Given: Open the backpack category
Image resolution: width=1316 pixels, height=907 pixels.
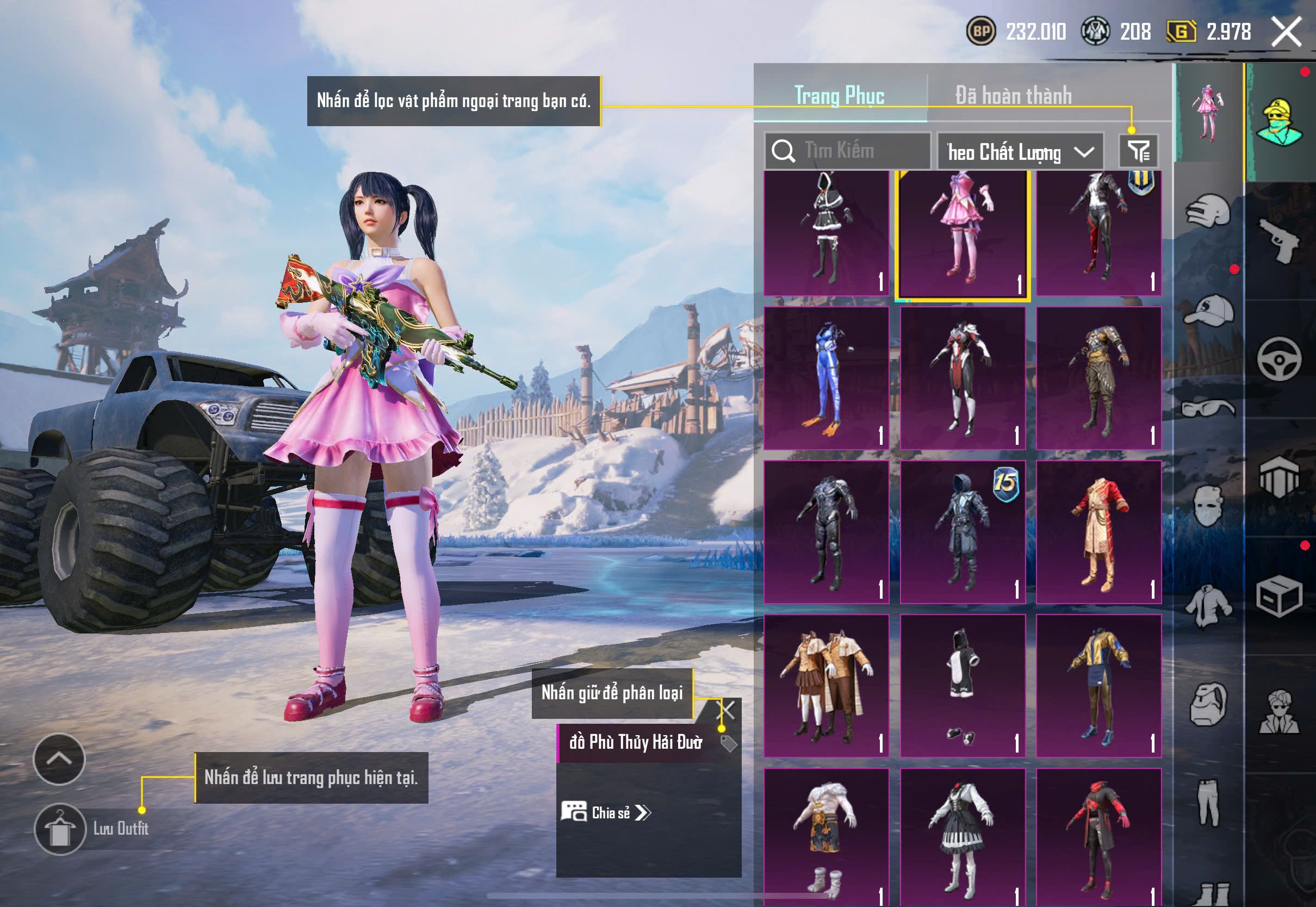Looking at the screenshot, I should coord(1208,705).
